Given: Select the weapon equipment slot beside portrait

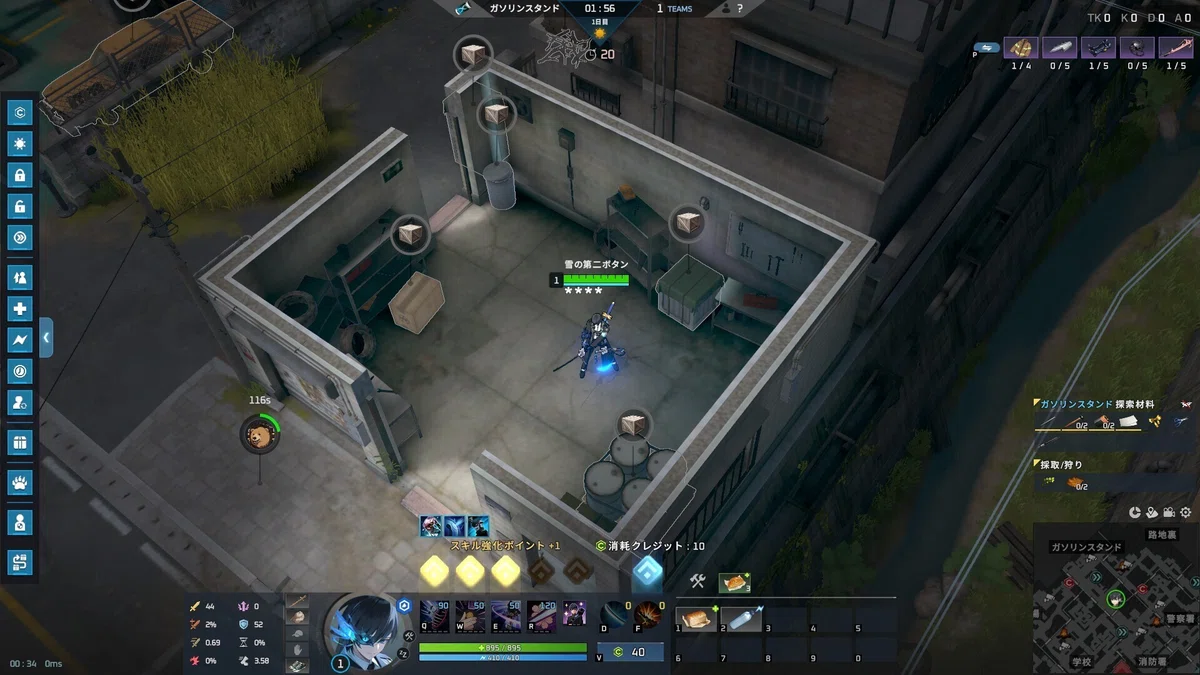Looking at the screenshot, I should (297, 601).
